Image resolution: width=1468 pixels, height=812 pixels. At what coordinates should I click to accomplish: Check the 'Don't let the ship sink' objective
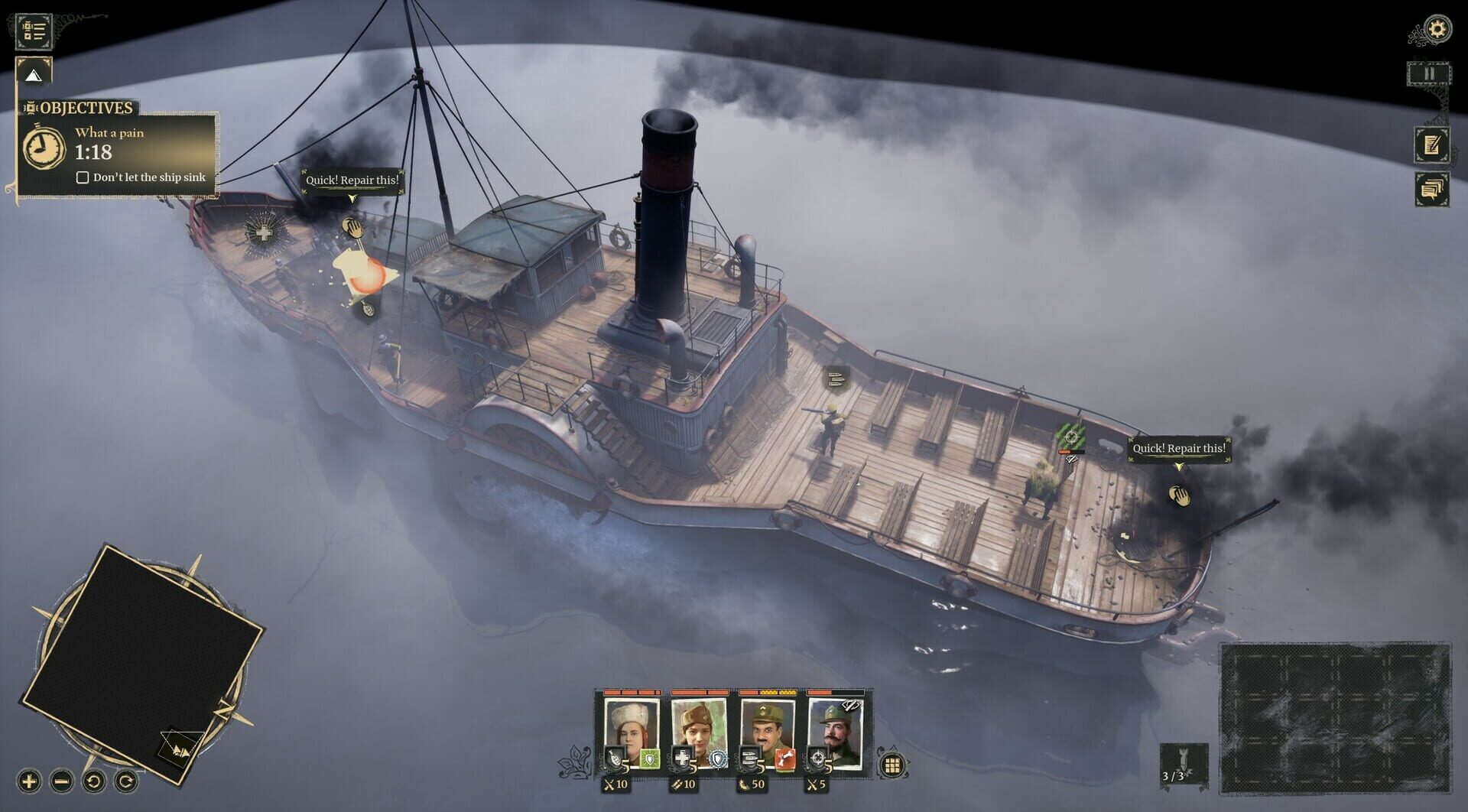click(83, 176)
